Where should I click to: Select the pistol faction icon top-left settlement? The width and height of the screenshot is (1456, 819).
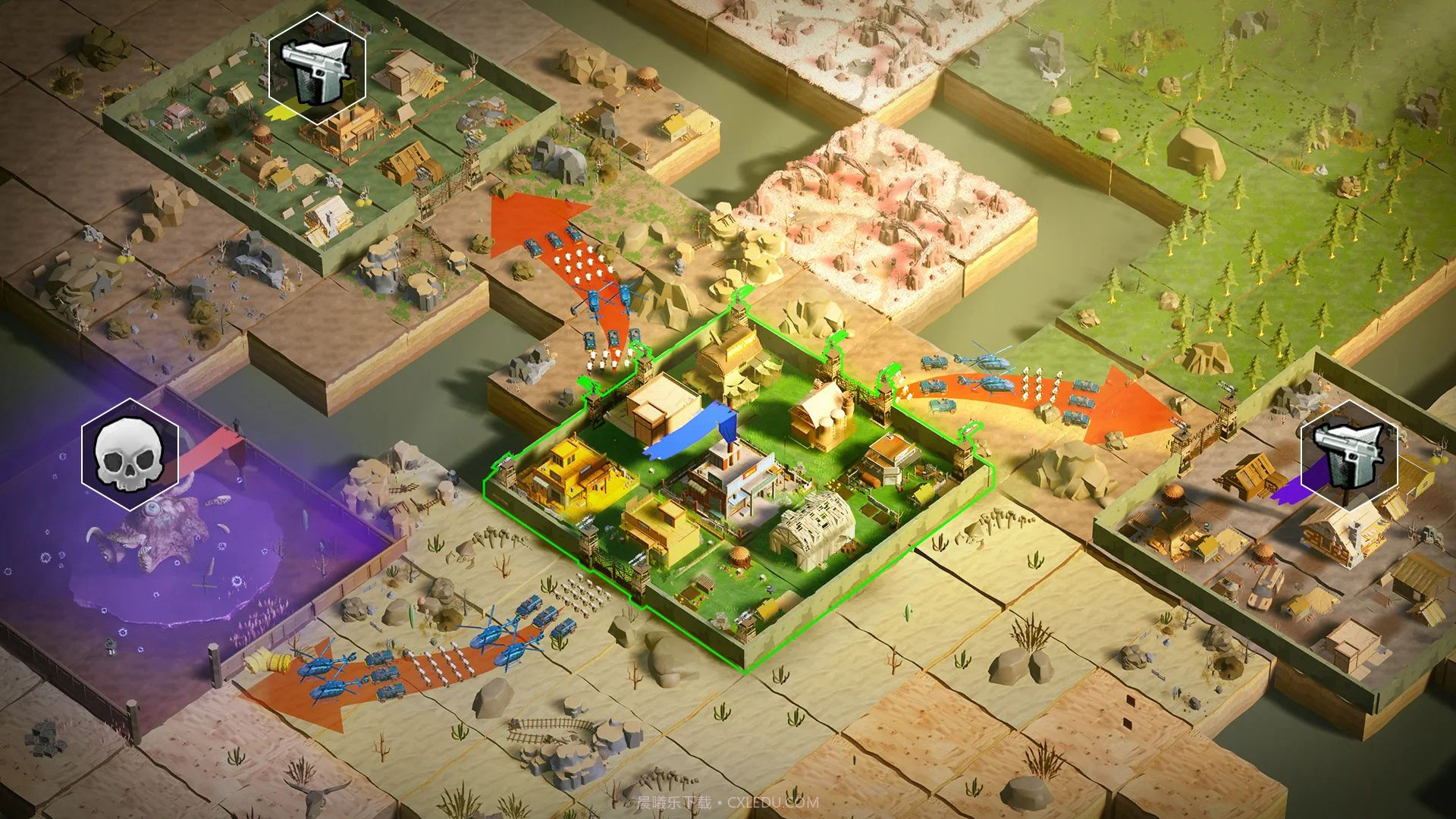pyautogui.click(x=316, y=74)
